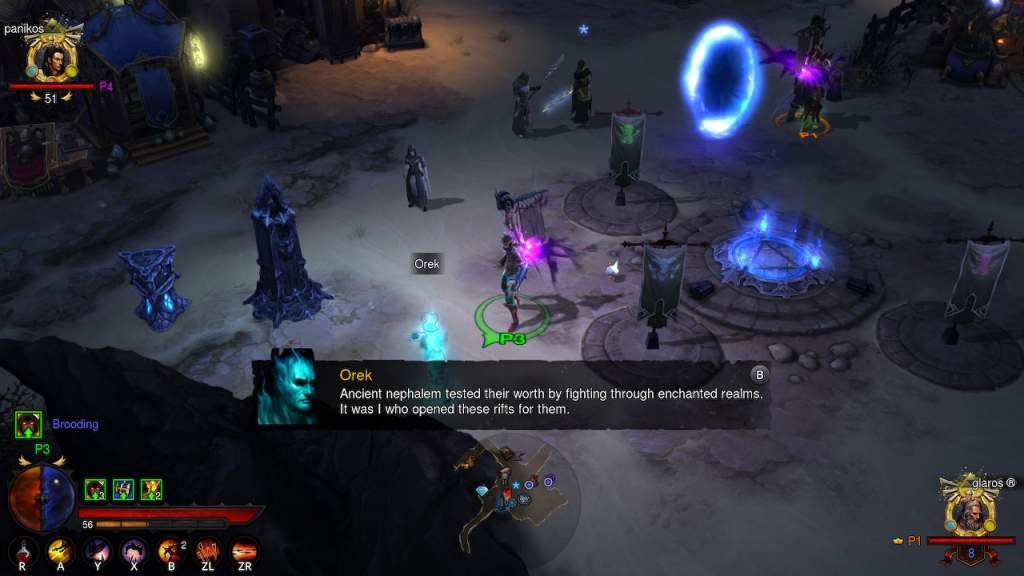Click the golden buff with 2 stacks
Viewport: 1024px width, 576px height.
coord(151,489)
